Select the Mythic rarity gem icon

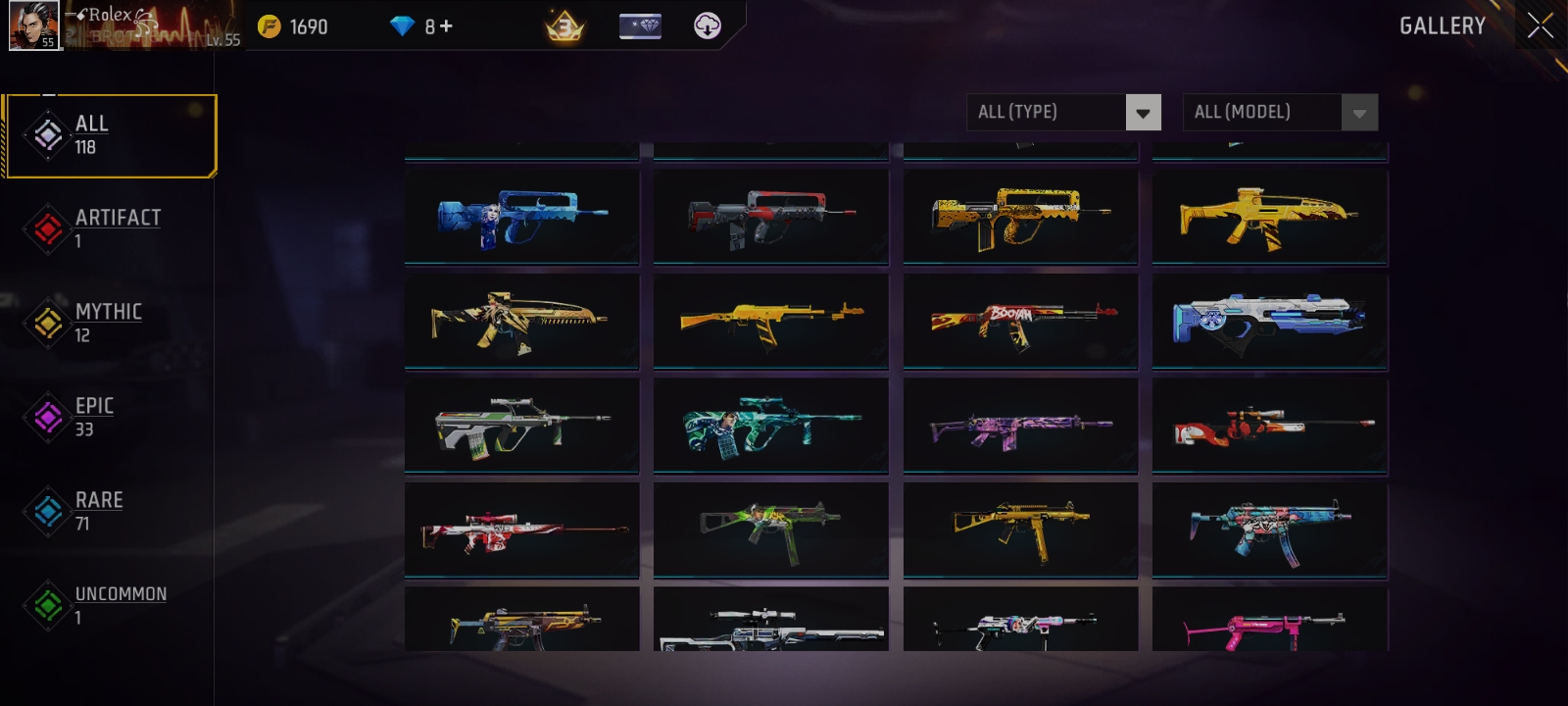47,324
